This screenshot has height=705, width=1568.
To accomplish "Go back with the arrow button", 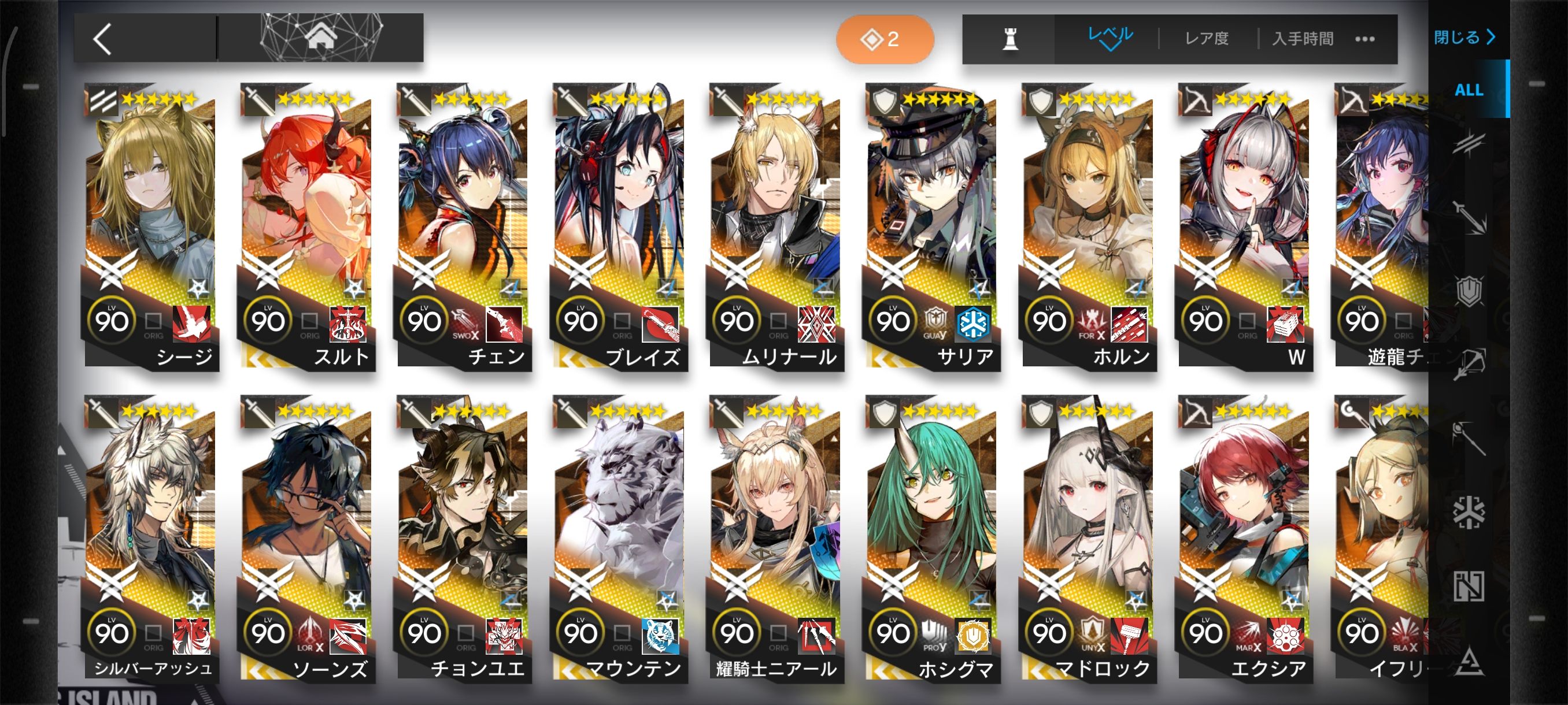I will 103,39.
